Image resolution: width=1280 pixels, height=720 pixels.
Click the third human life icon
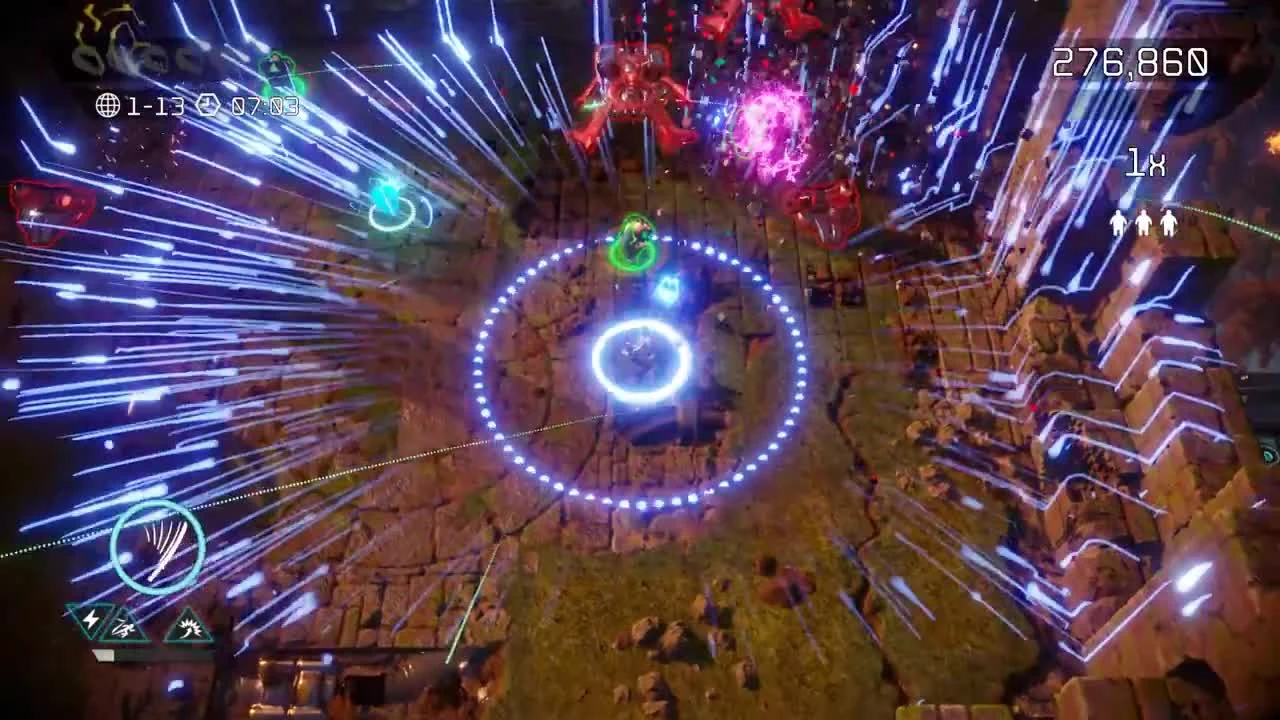1168,223
